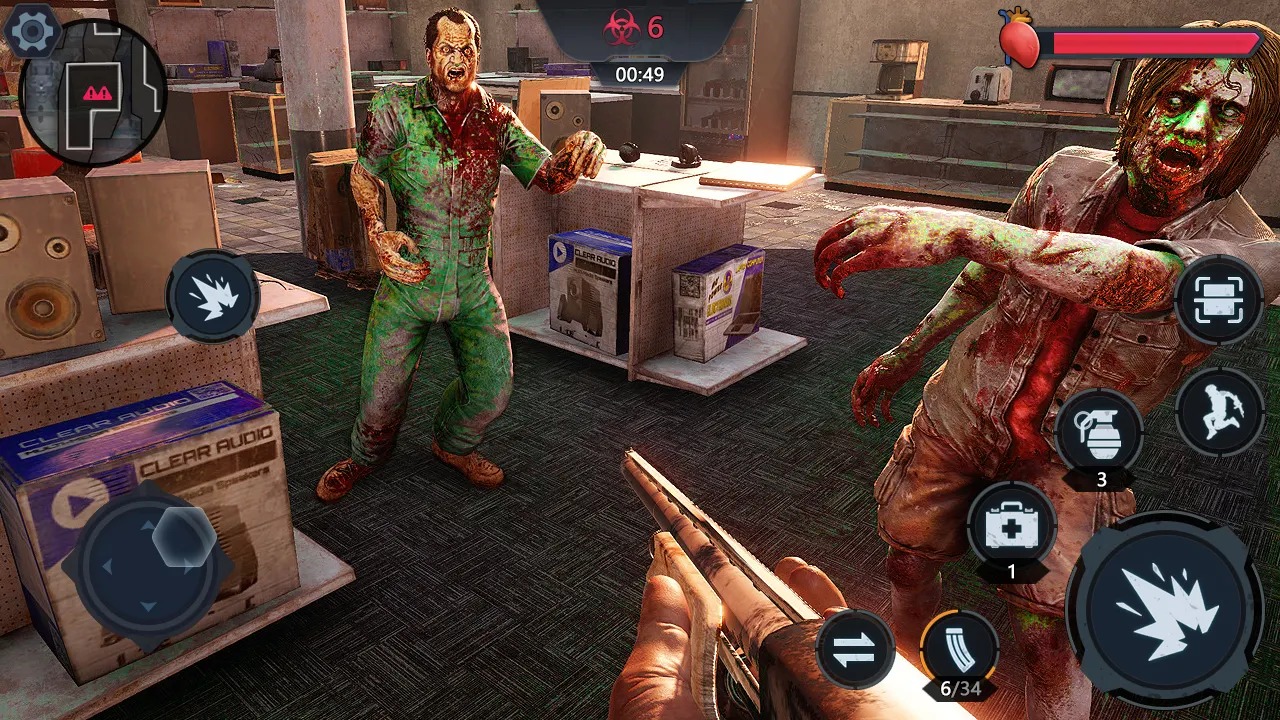Tap the movement joystick pad
This screenshot has height=720, width=1280.
coord(147,566)
